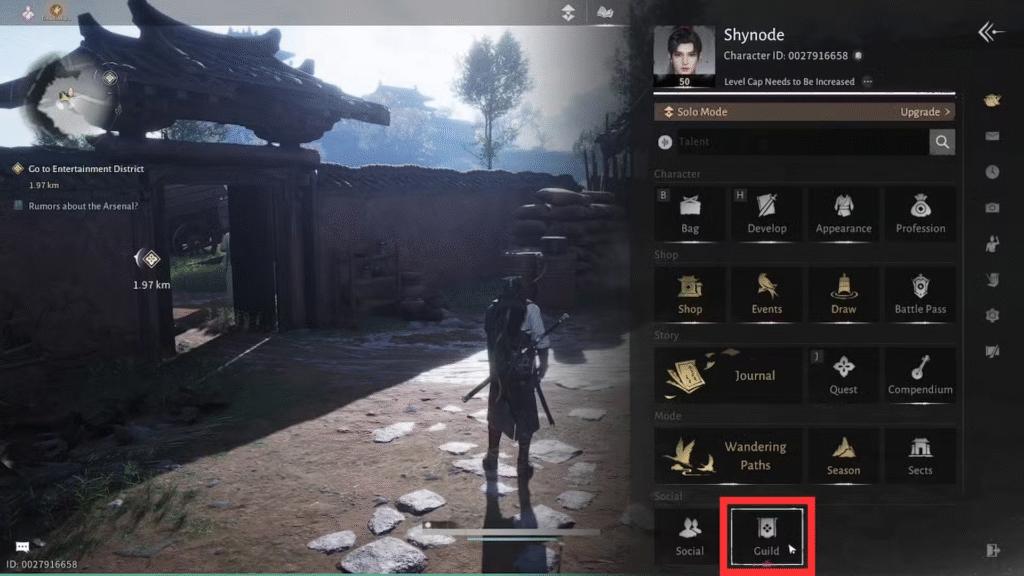This screenshot has height=576, width=1024.
Task: Click the circular minimap
Action: coord(72,99)
